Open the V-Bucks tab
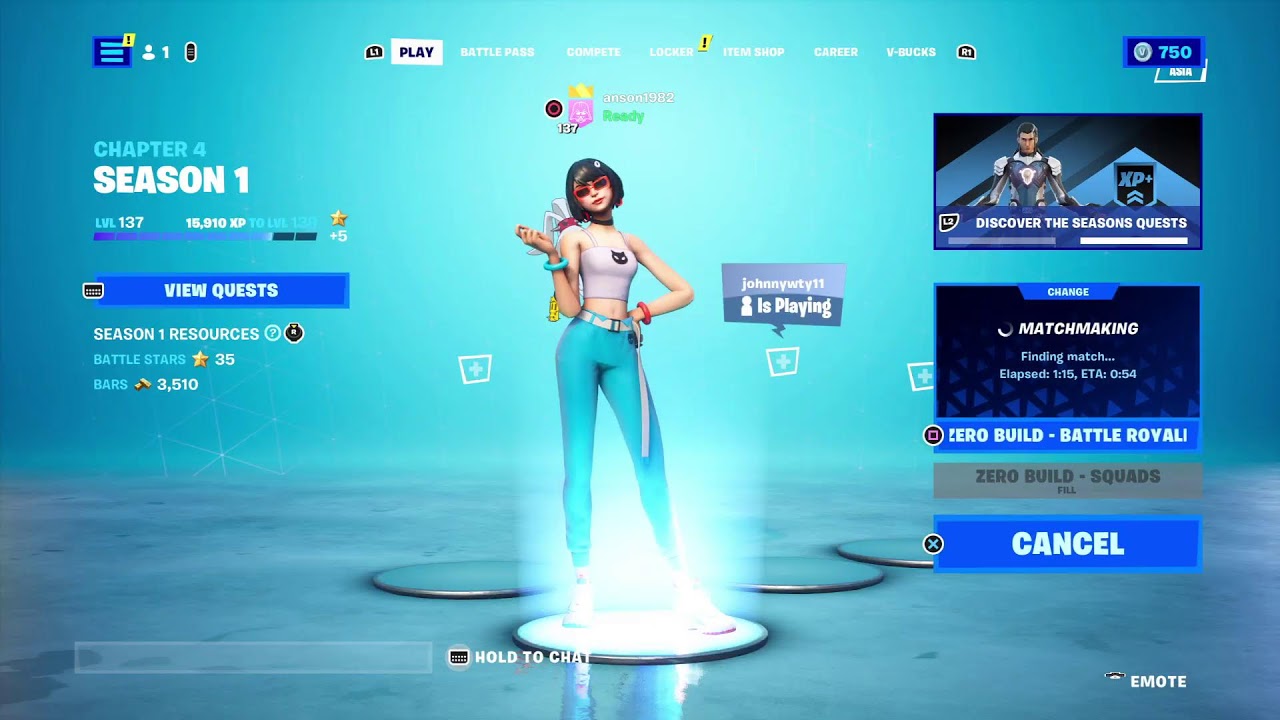1280x720 pixels. click(x=910, y=52)
